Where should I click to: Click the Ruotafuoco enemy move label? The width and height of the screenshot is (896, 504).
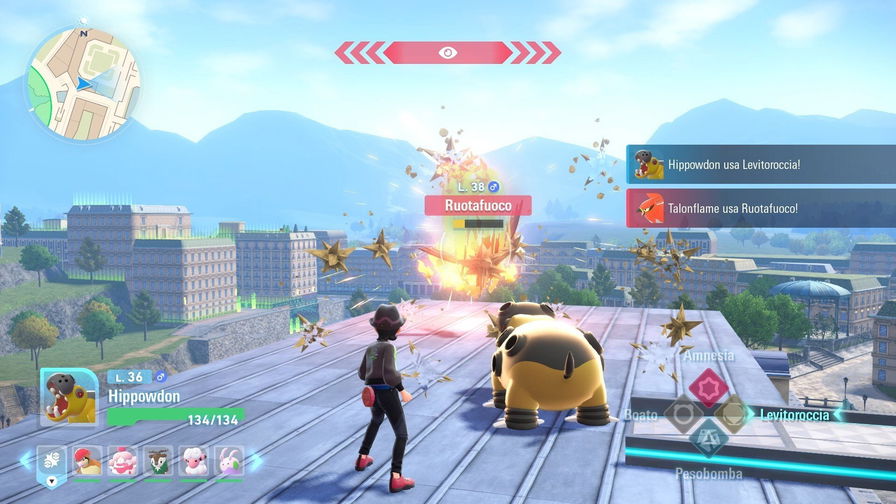coord(477,205)
